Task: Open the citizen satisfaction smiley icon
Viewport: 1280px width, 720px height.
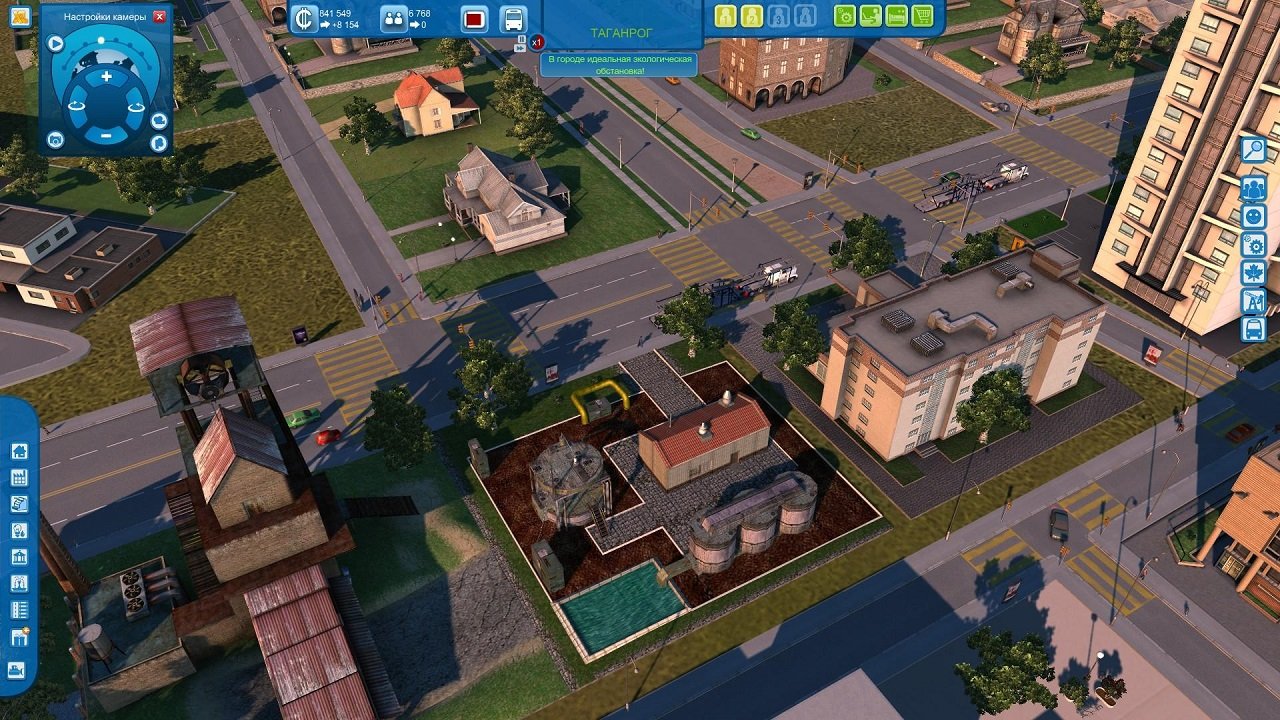Action: pyautogui.click(x=1254, y=215)
